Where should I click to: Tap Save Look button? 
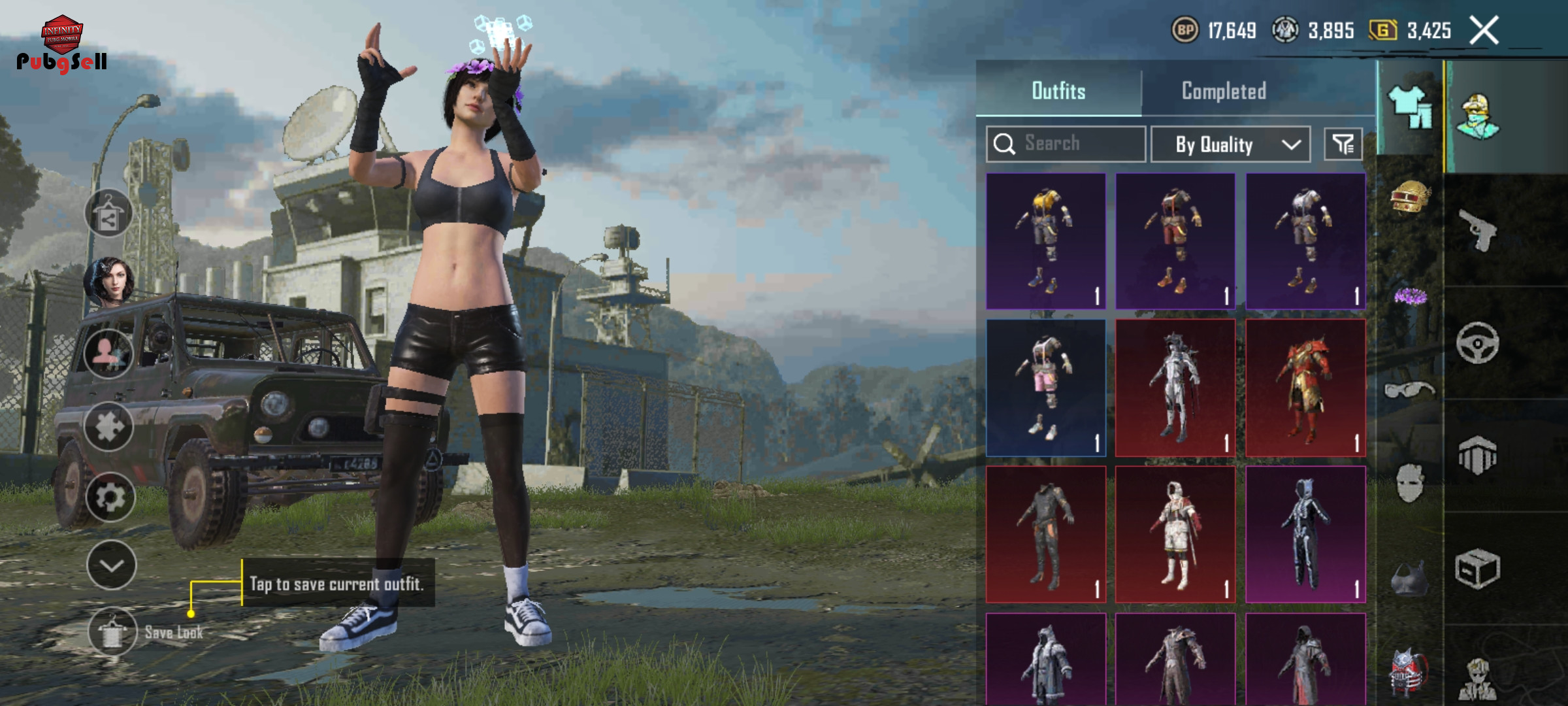pyautogui.click(x=112, y=631)
